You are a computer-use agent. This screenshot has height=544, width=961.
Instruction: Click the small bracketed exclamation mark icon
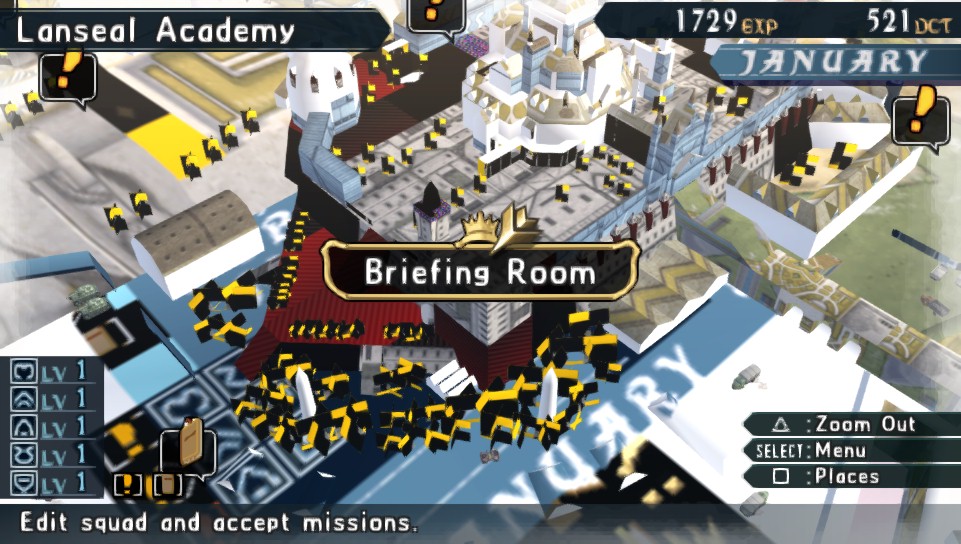tap(129, 484)
